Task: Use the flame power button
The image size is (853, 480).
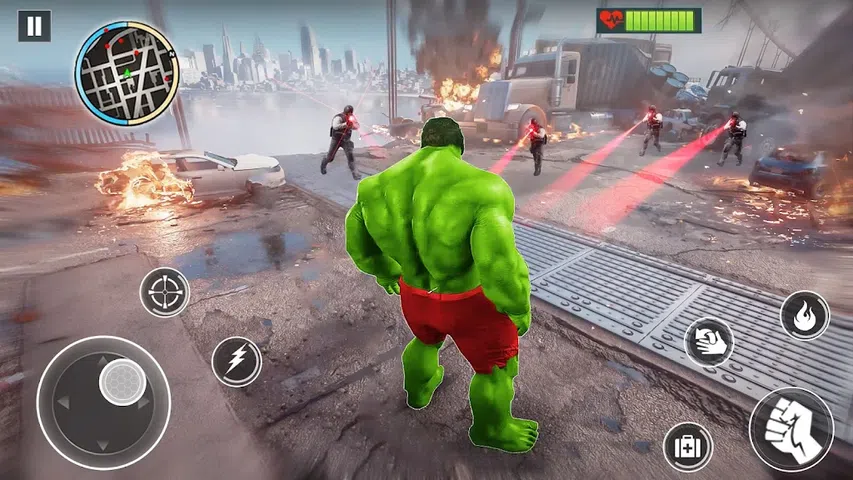Action: point(804,316)
